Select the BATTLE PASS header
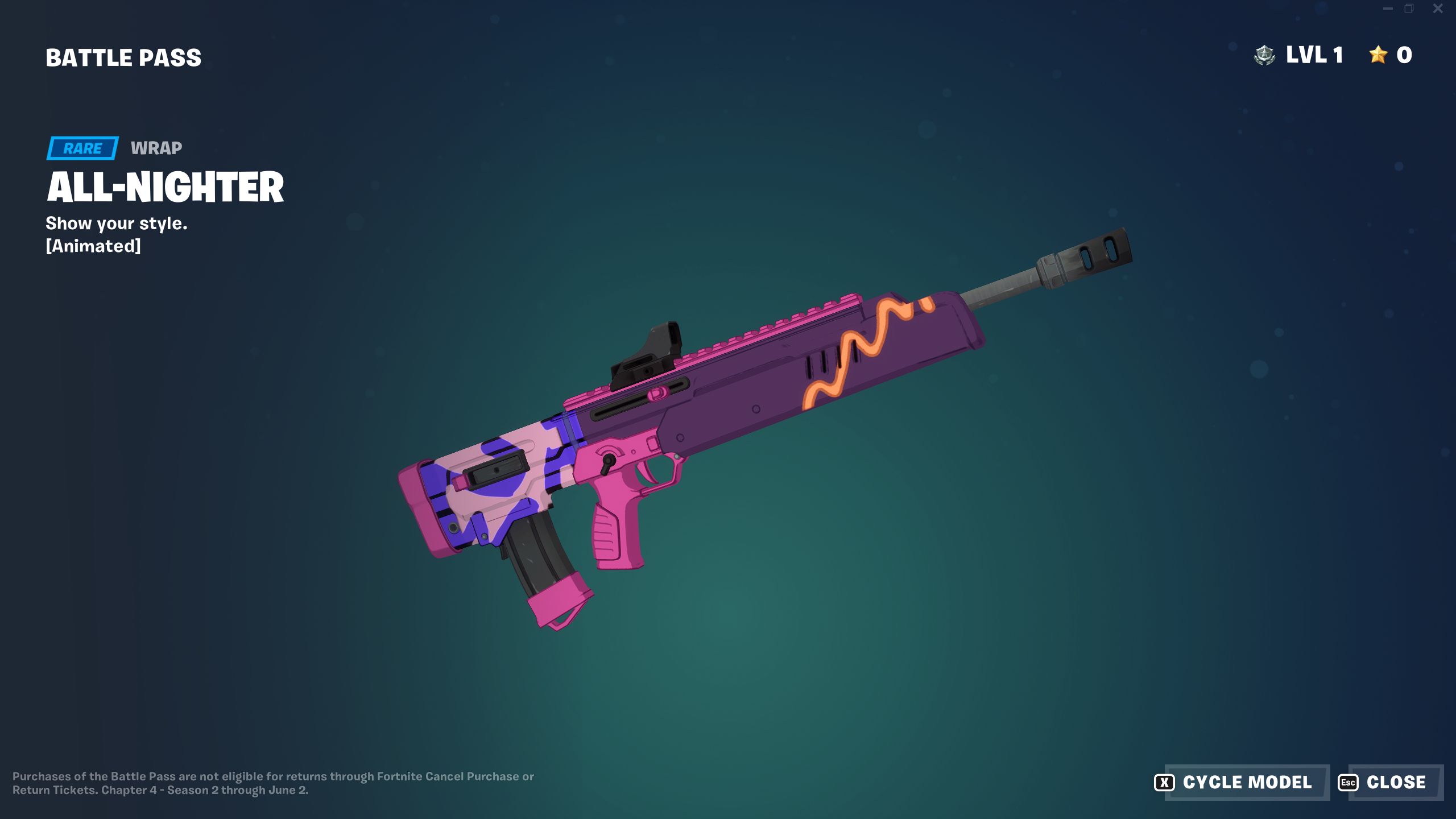The width and height of the screenshot is (1456, 819). 123,57
